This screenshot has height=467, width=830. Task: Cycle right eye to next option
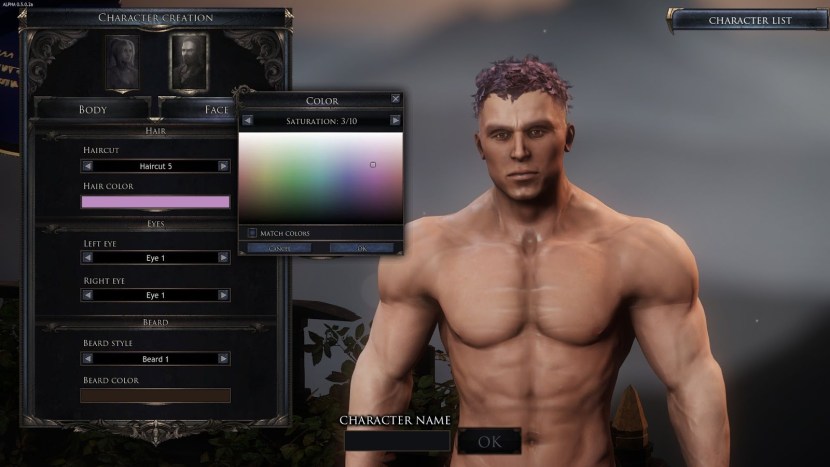223,296
